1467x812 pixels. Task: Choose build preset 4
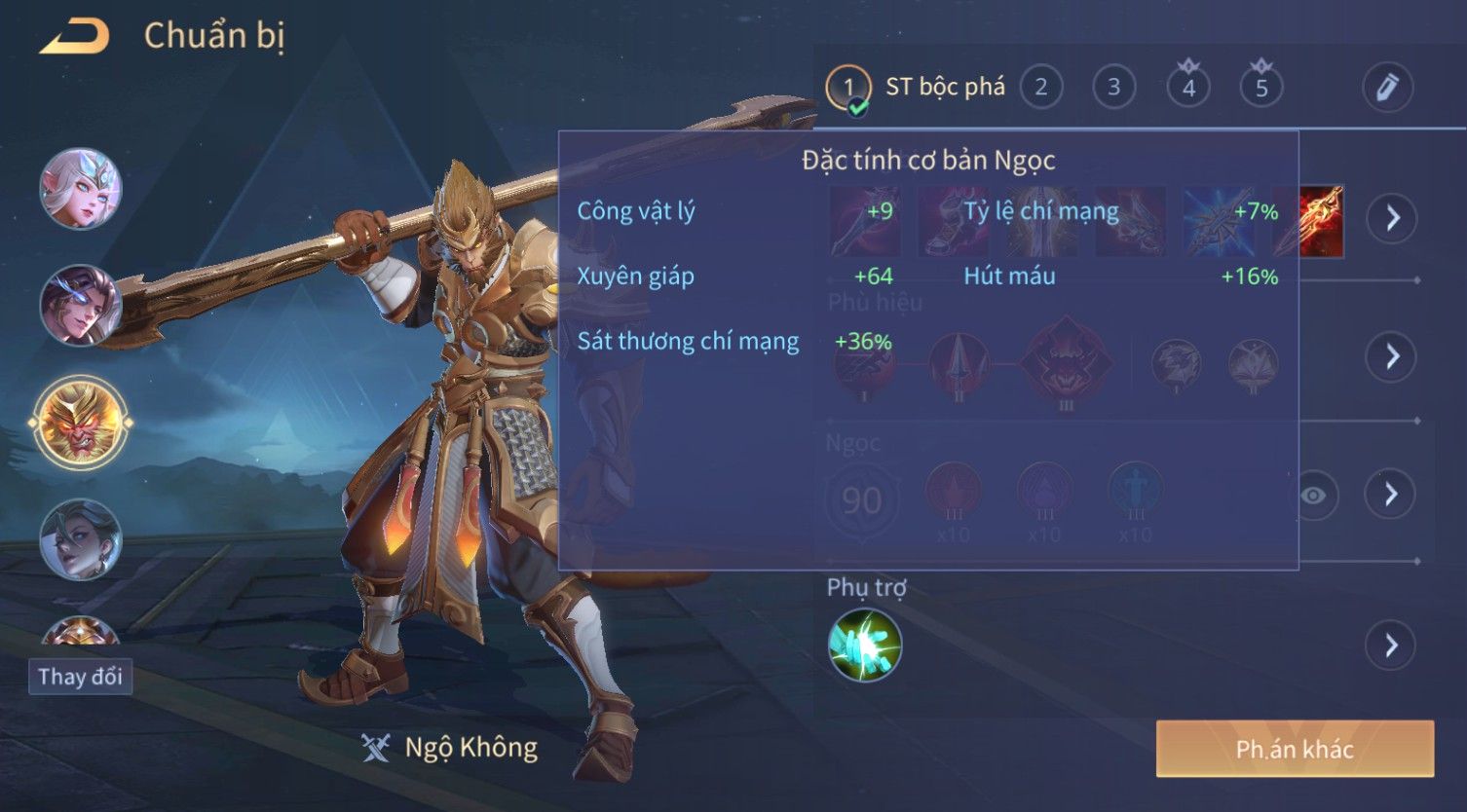click(1188, 88)
